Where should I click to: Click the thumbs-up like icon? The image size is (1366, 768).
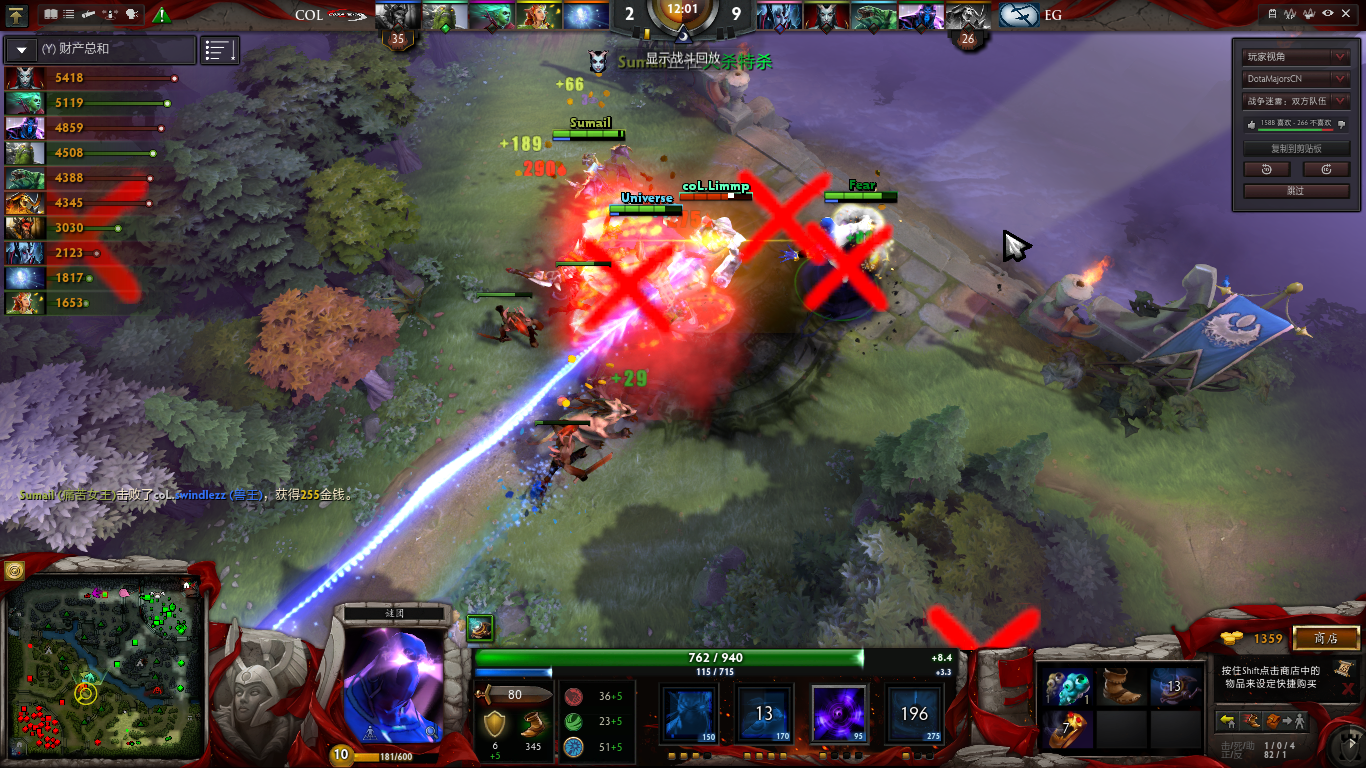[1250, 124]
